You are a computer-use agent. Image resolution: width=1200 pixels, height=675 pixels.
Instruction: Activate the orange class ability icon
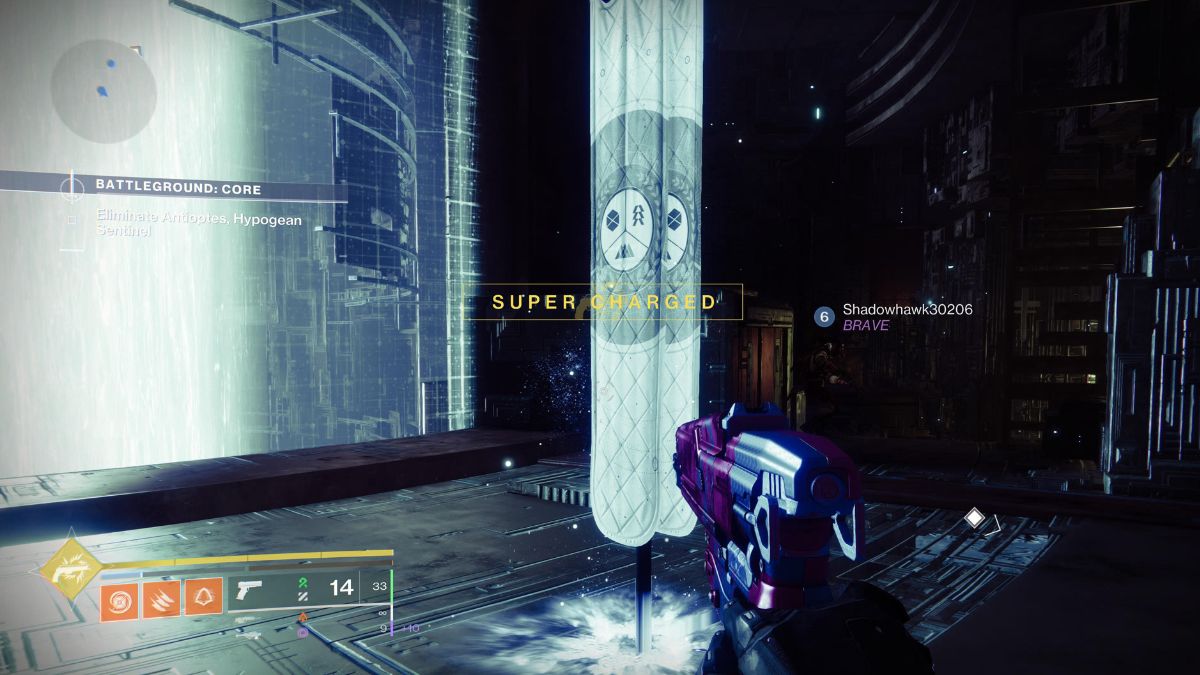pos(203,596)
